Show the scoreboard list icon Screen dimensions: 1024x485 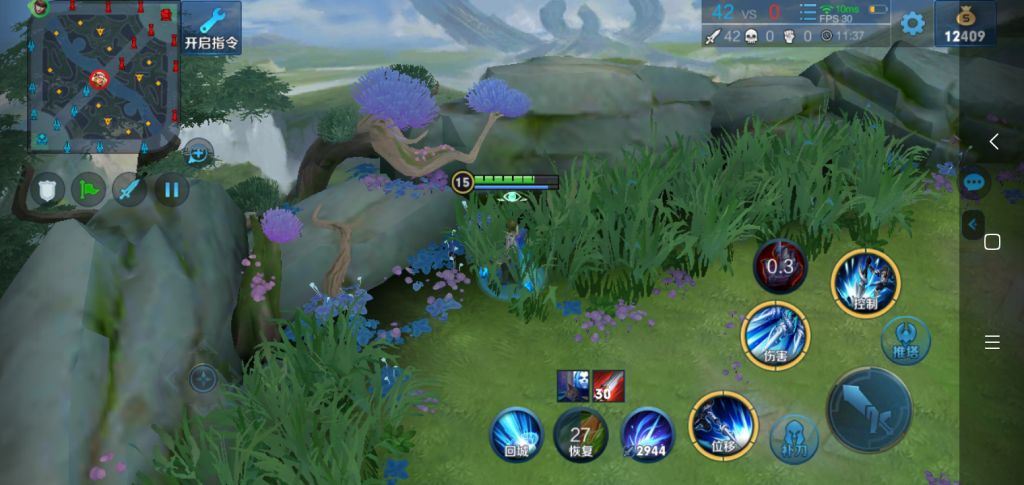[x=808, y=13]
